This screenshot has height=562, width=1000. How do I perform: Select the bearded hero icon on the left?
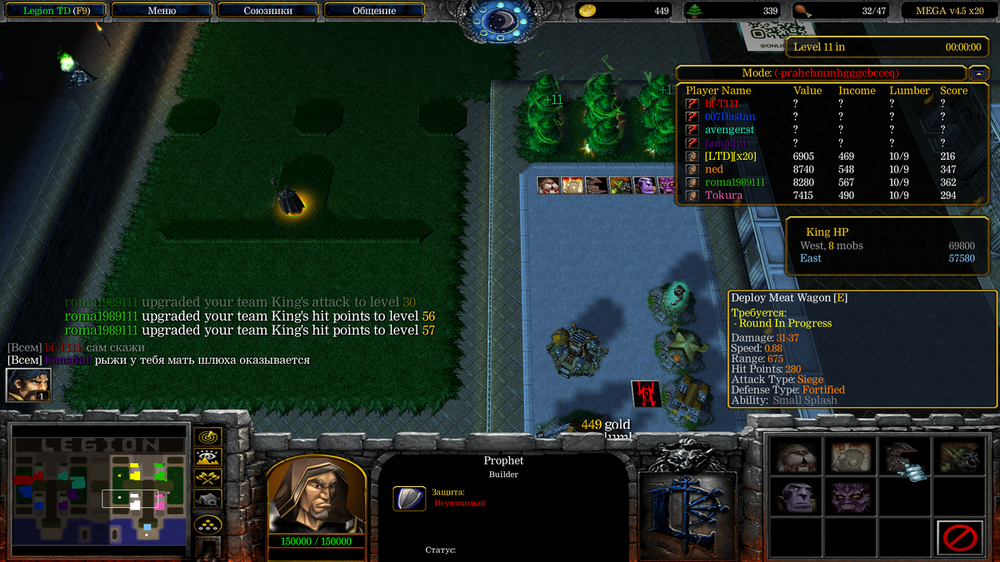28,385
